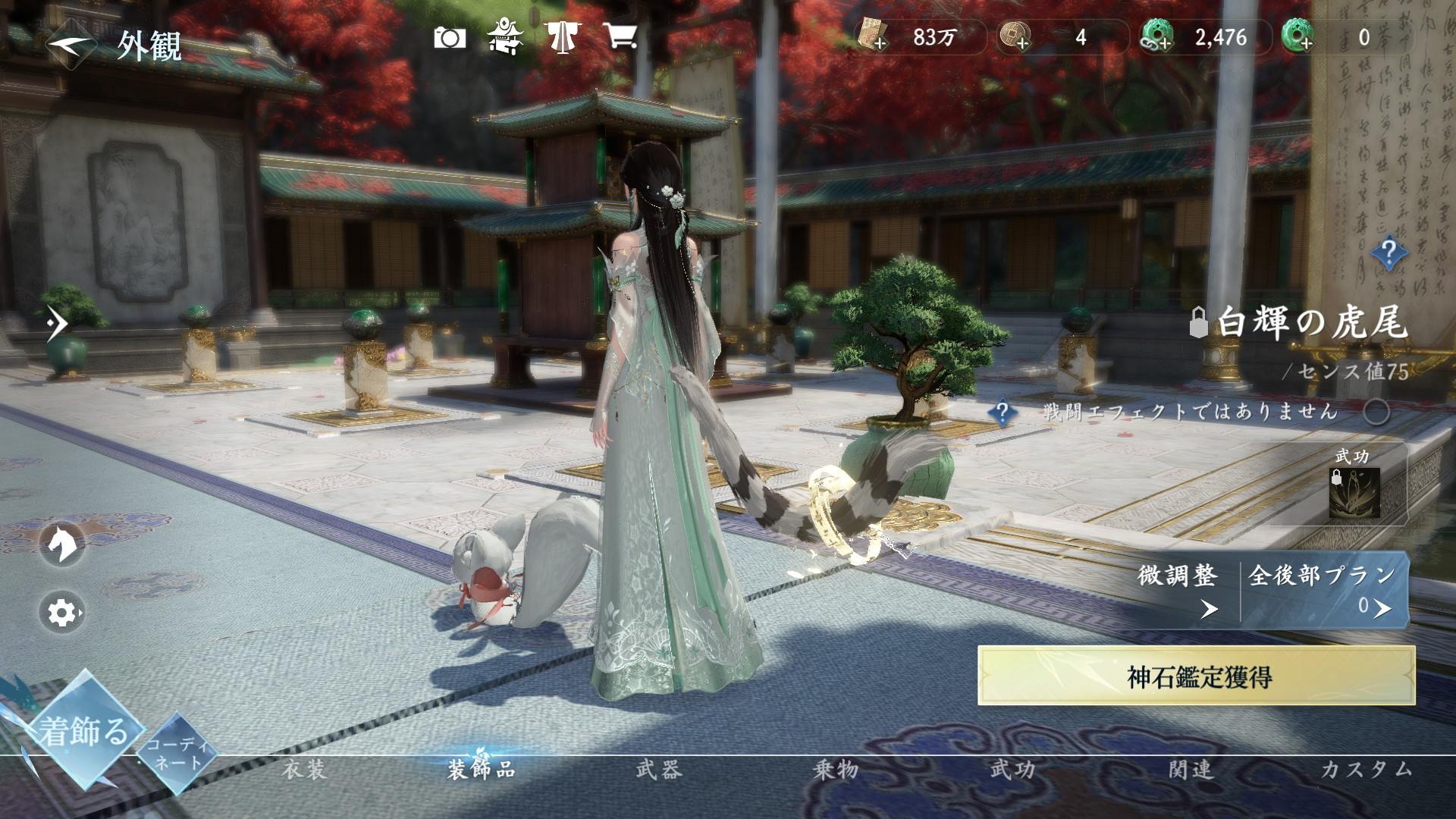Open the shopping cart store

tap(620, 36)
